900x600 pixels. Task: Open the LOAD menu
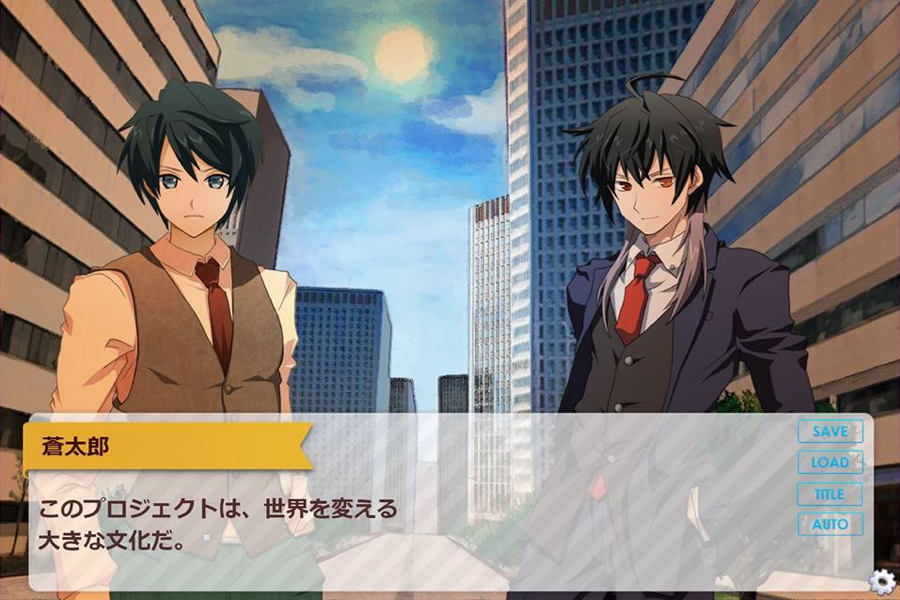829,463
